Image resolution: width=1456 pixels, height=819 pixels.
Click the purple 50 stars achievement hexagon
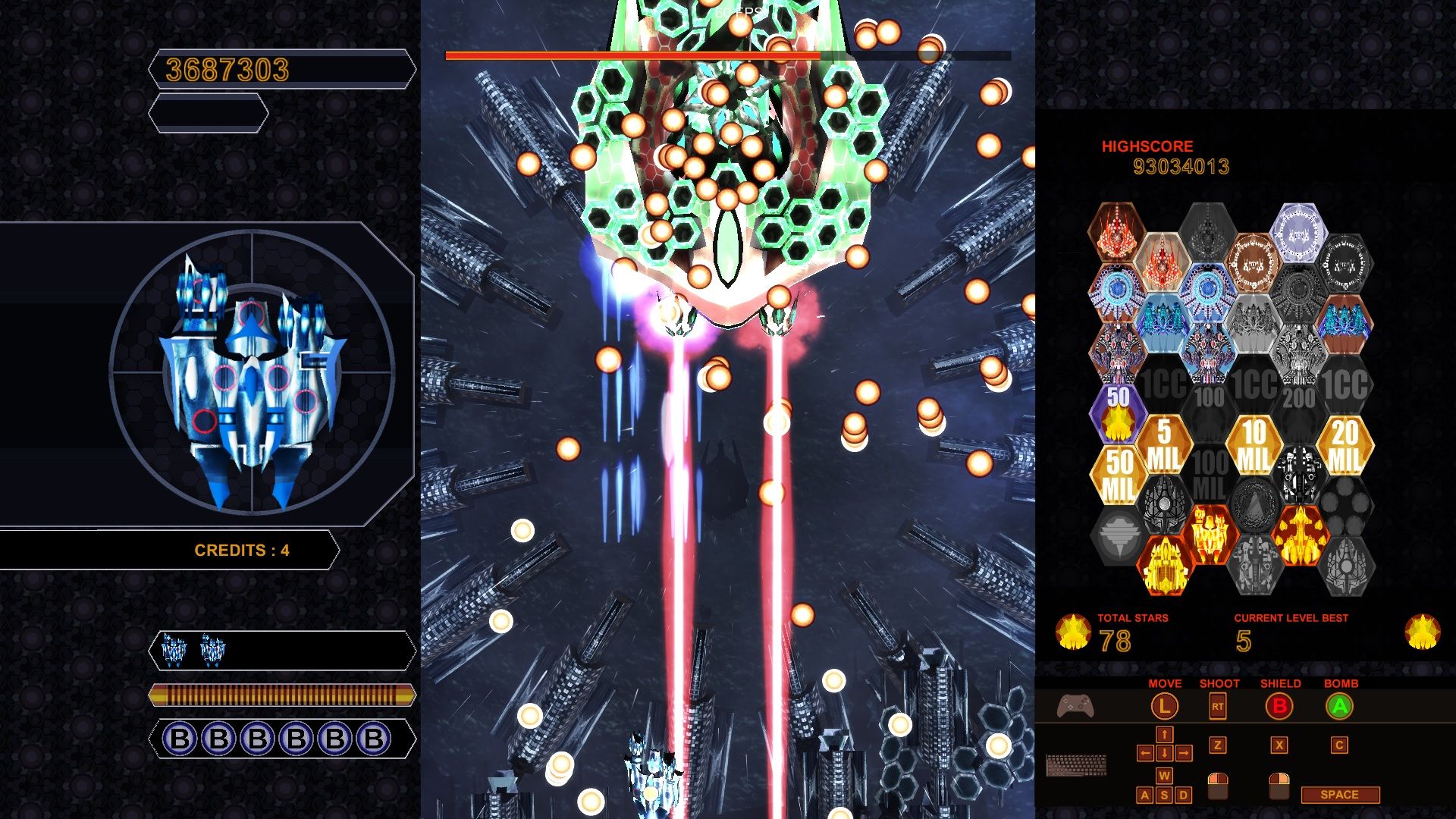click(1117, 413)
